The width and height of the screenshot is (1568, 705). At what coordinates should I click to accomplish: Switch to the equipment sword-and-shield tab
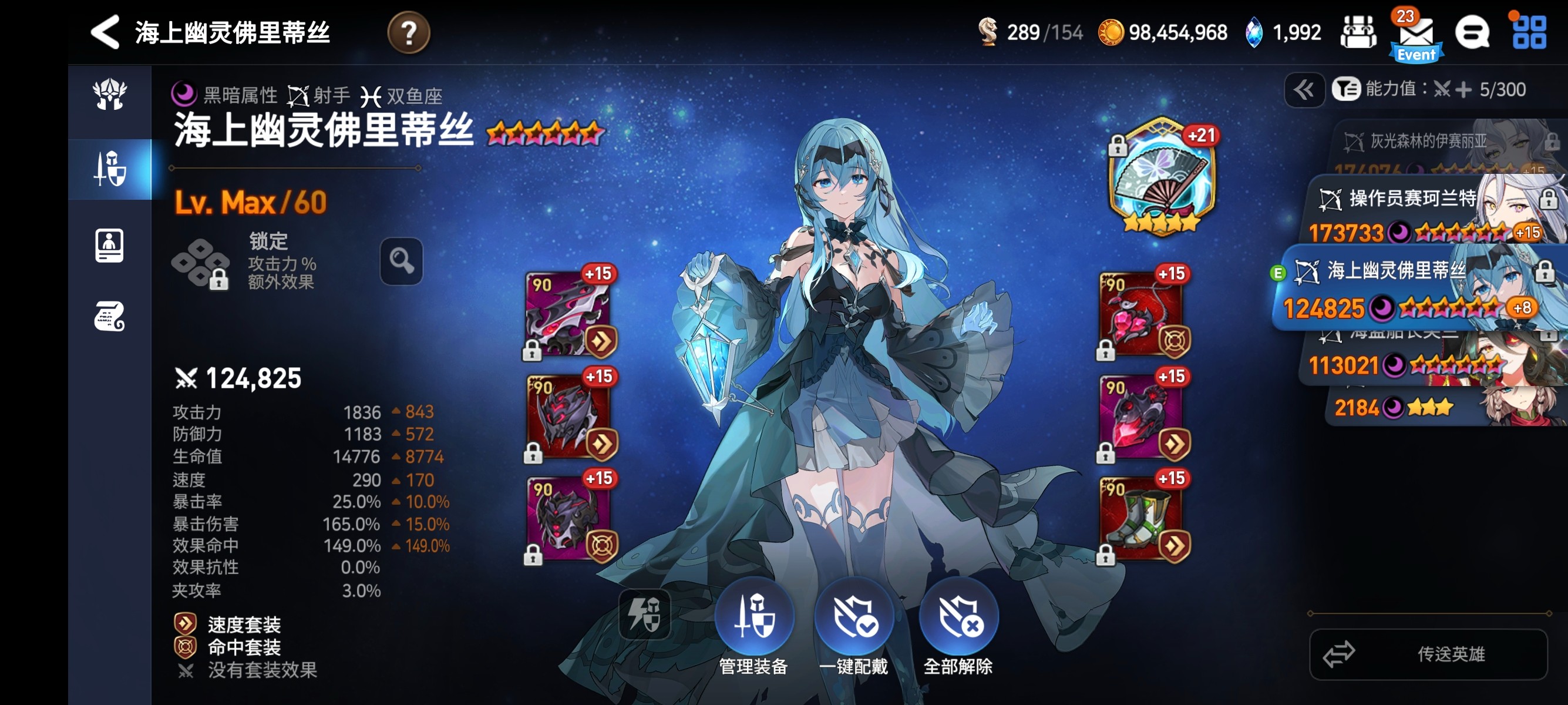click(x=110, y=169)
